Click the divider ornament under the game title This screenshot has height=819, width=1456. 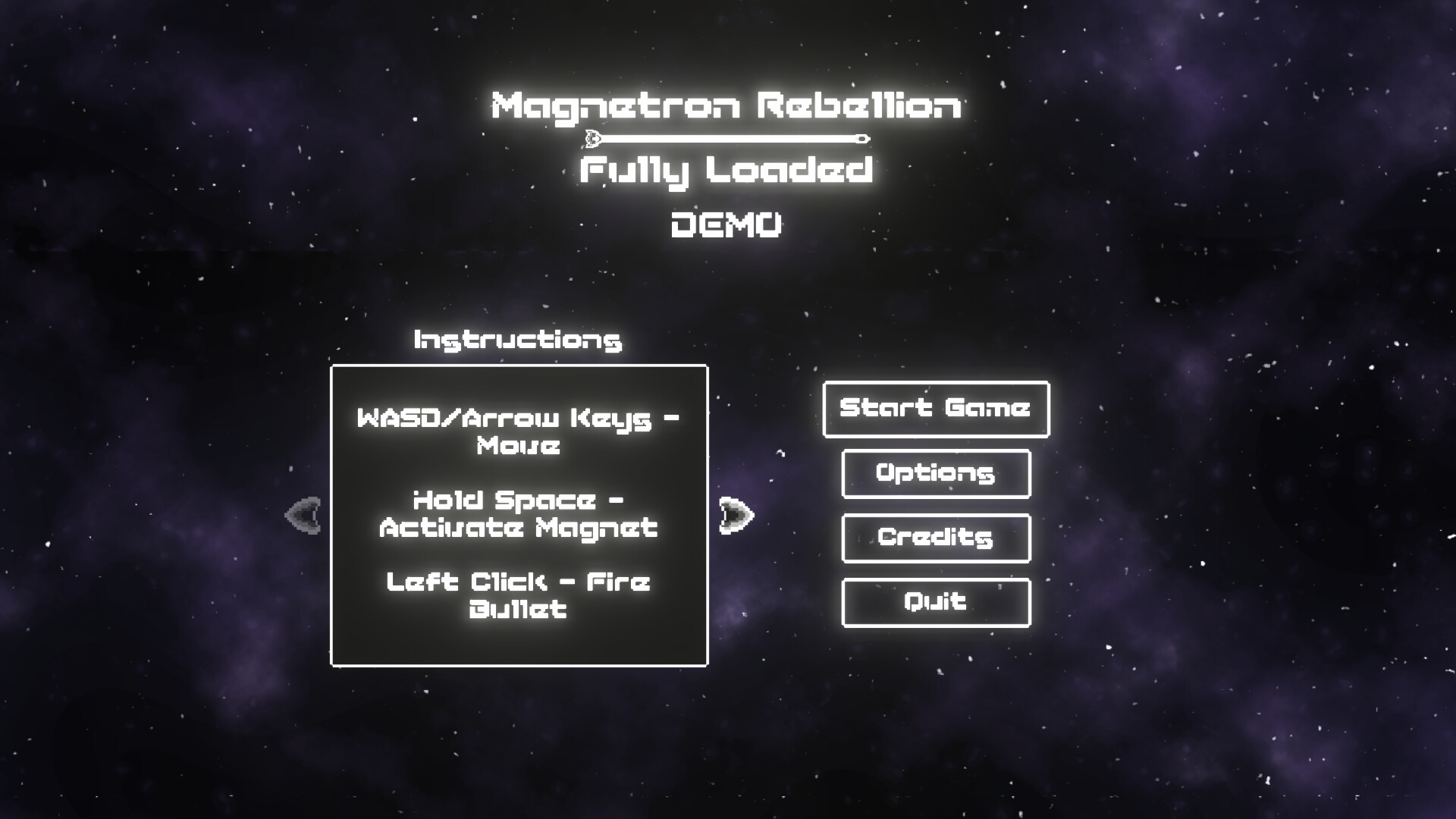coord(728,138)
